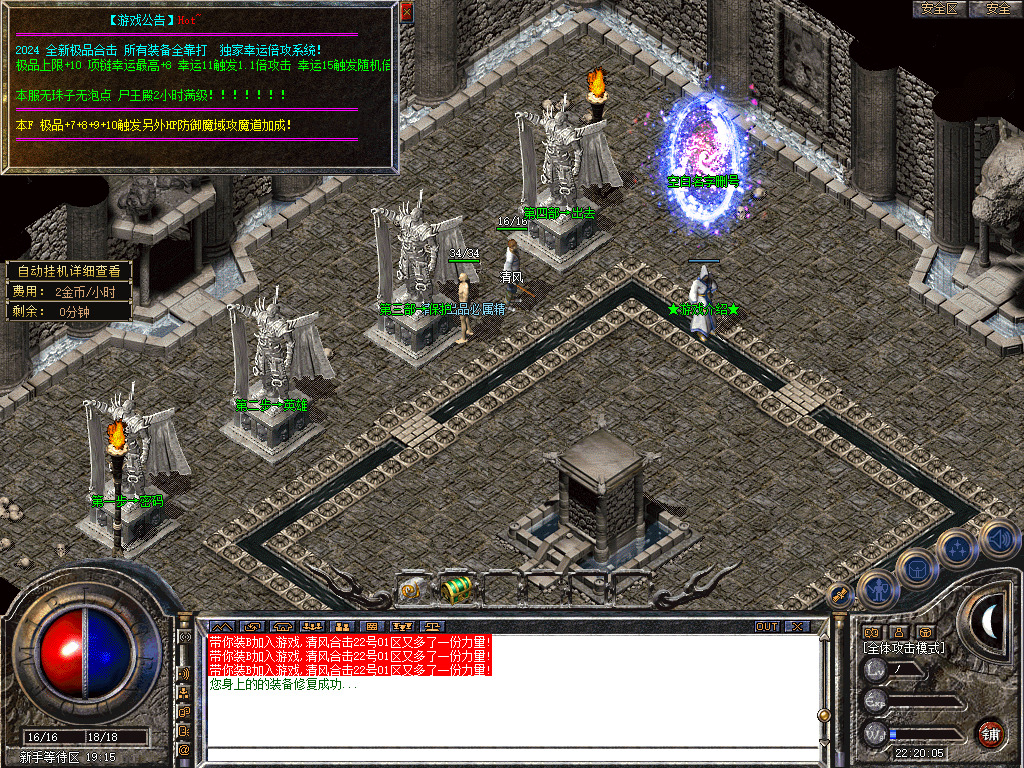Screen dimensions: 1024x768
Task: Select the green treasure chest belt slot
Action: click(x=456, y=590)
